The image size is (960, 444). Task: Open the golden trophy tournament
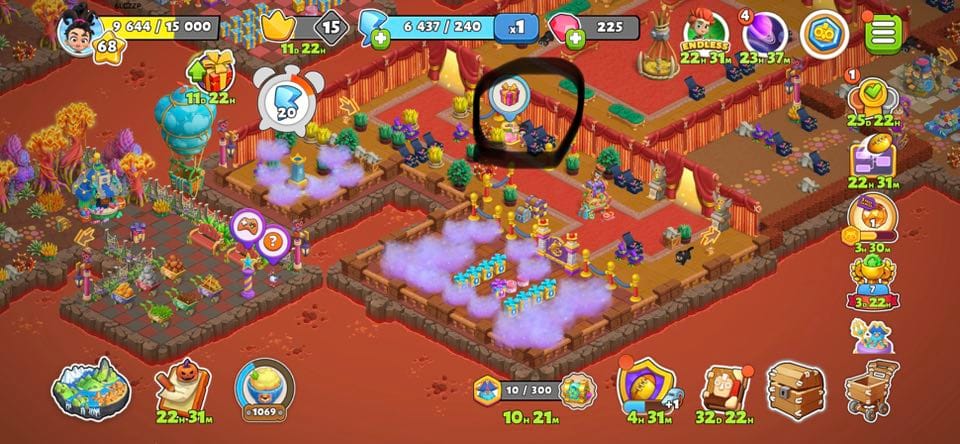[870, 275]
